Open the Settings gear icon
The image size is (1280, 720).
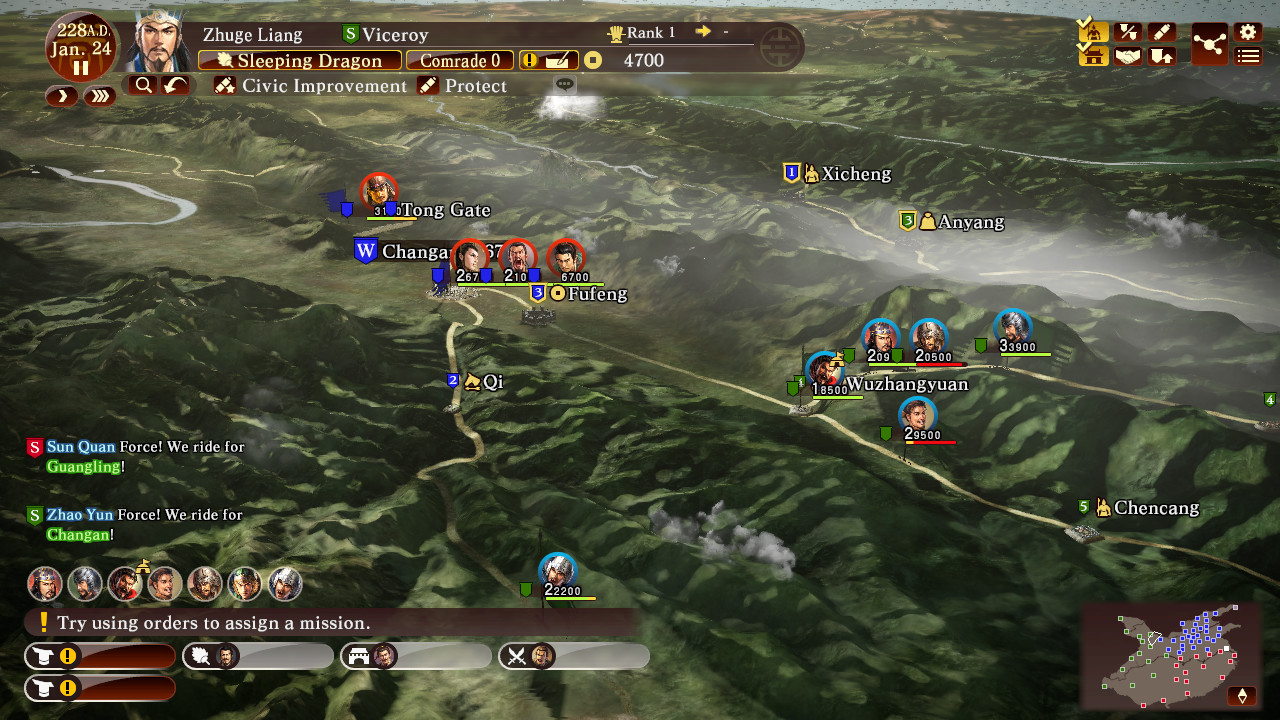pos(1246,31)
